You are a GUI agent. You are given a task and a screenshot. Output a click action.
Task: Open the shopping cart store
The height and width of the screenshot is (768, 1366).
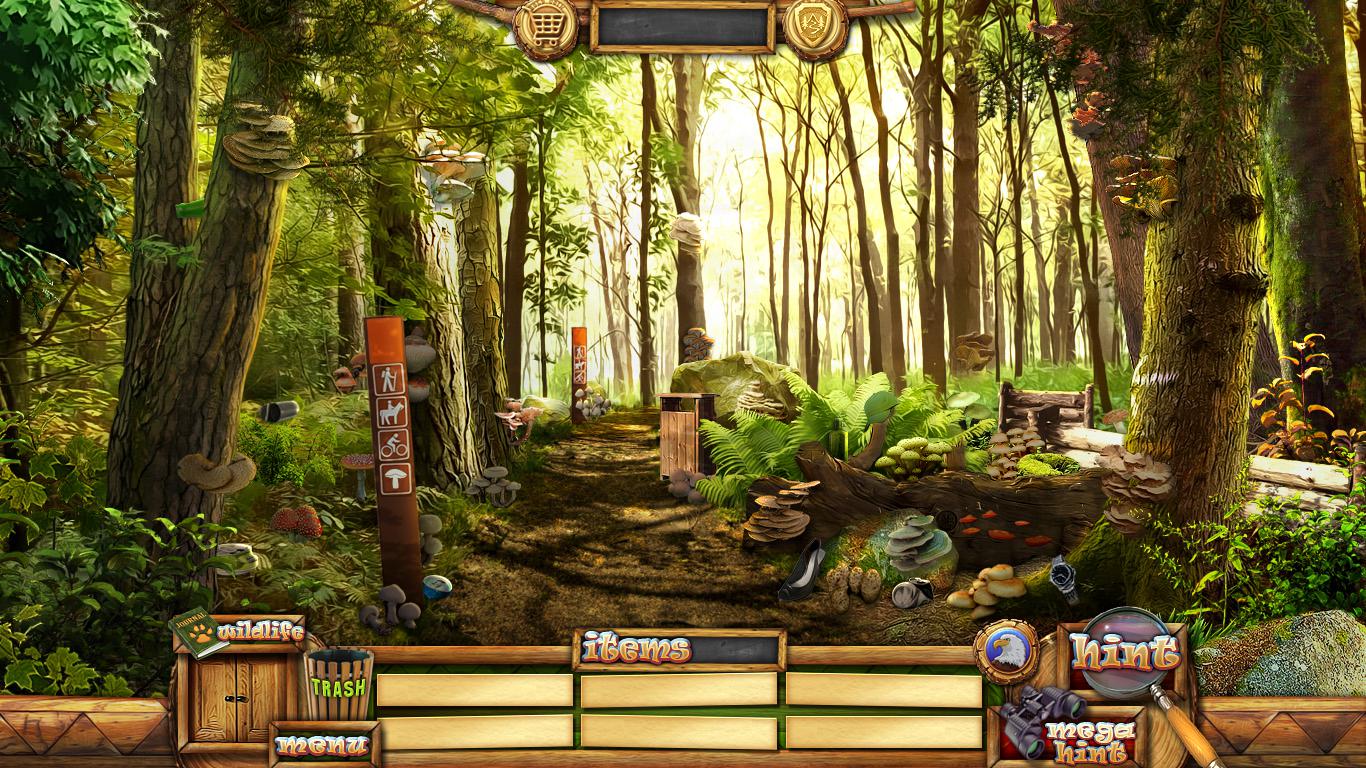(546, 27)
